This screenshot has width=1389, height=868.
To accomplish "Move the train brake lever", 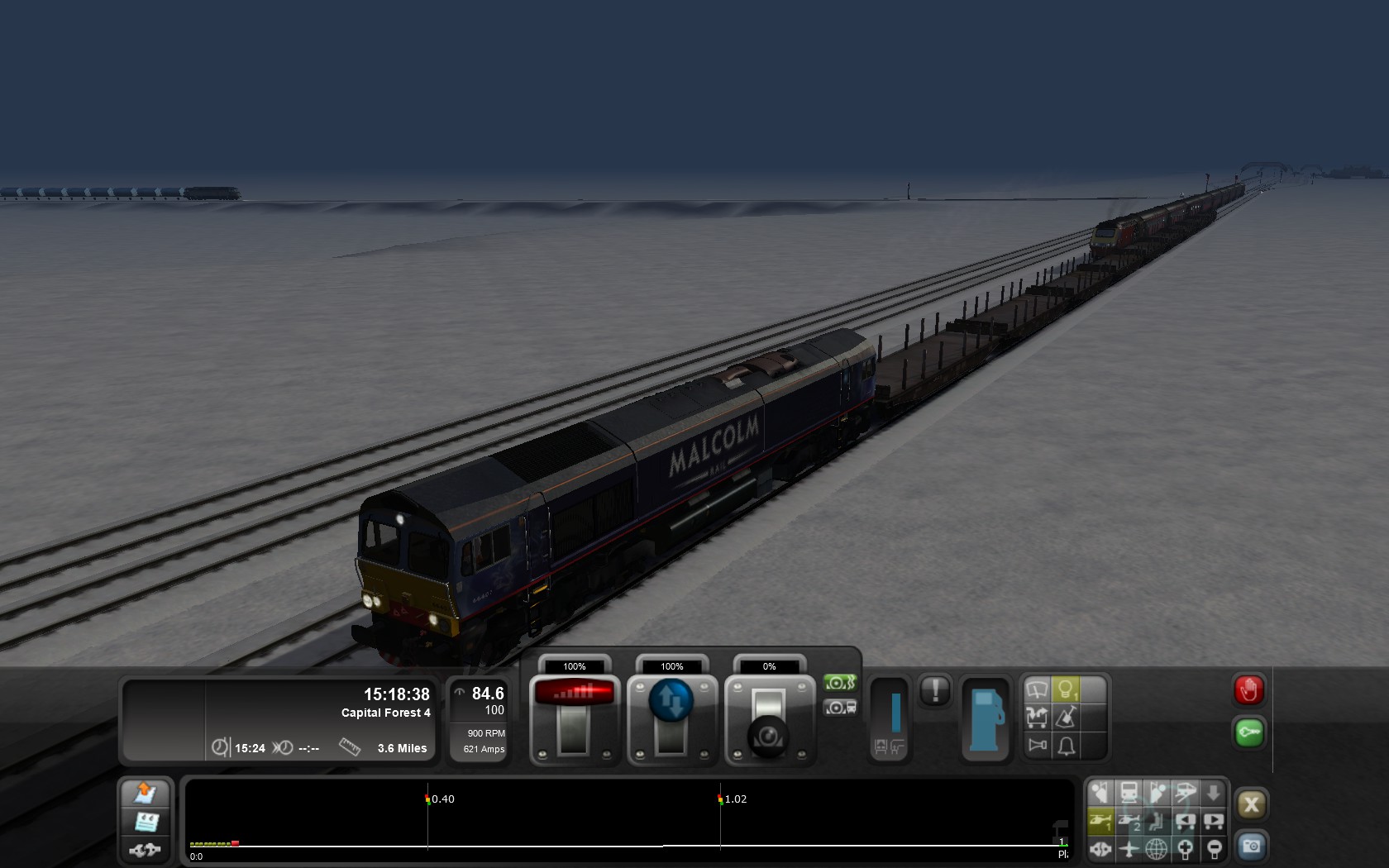I will 768,718.
